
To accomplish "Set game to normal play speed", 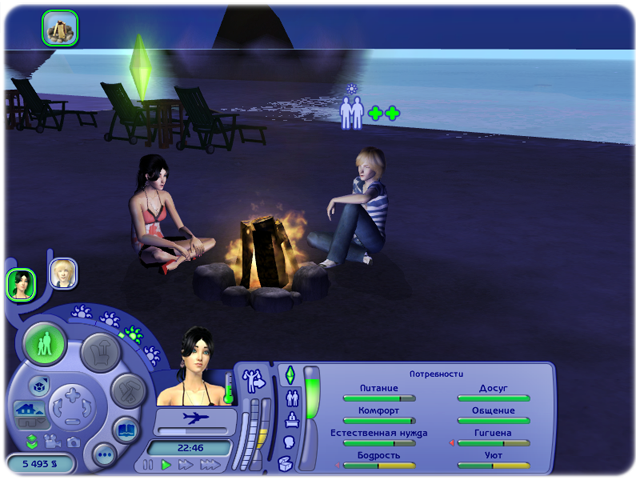I will [x=167, y=465].
